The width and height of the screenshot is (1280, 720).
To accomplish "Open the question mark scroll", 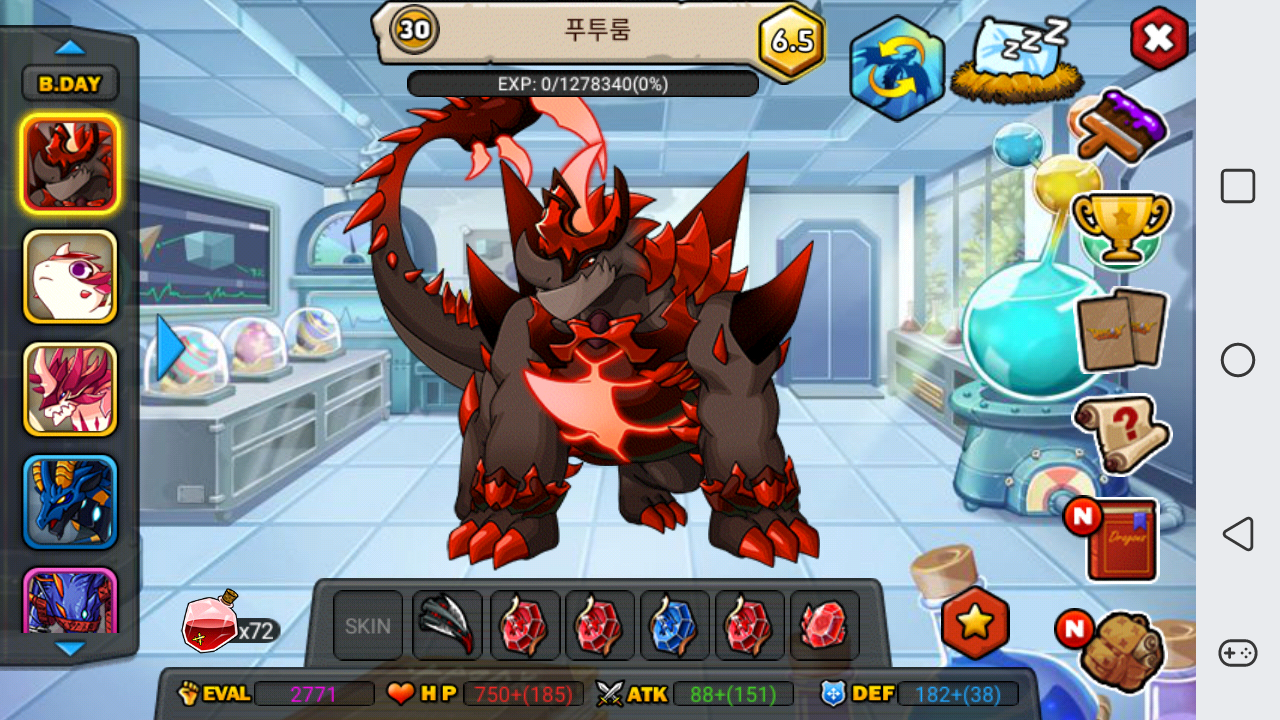I will tap(1121, 434).
